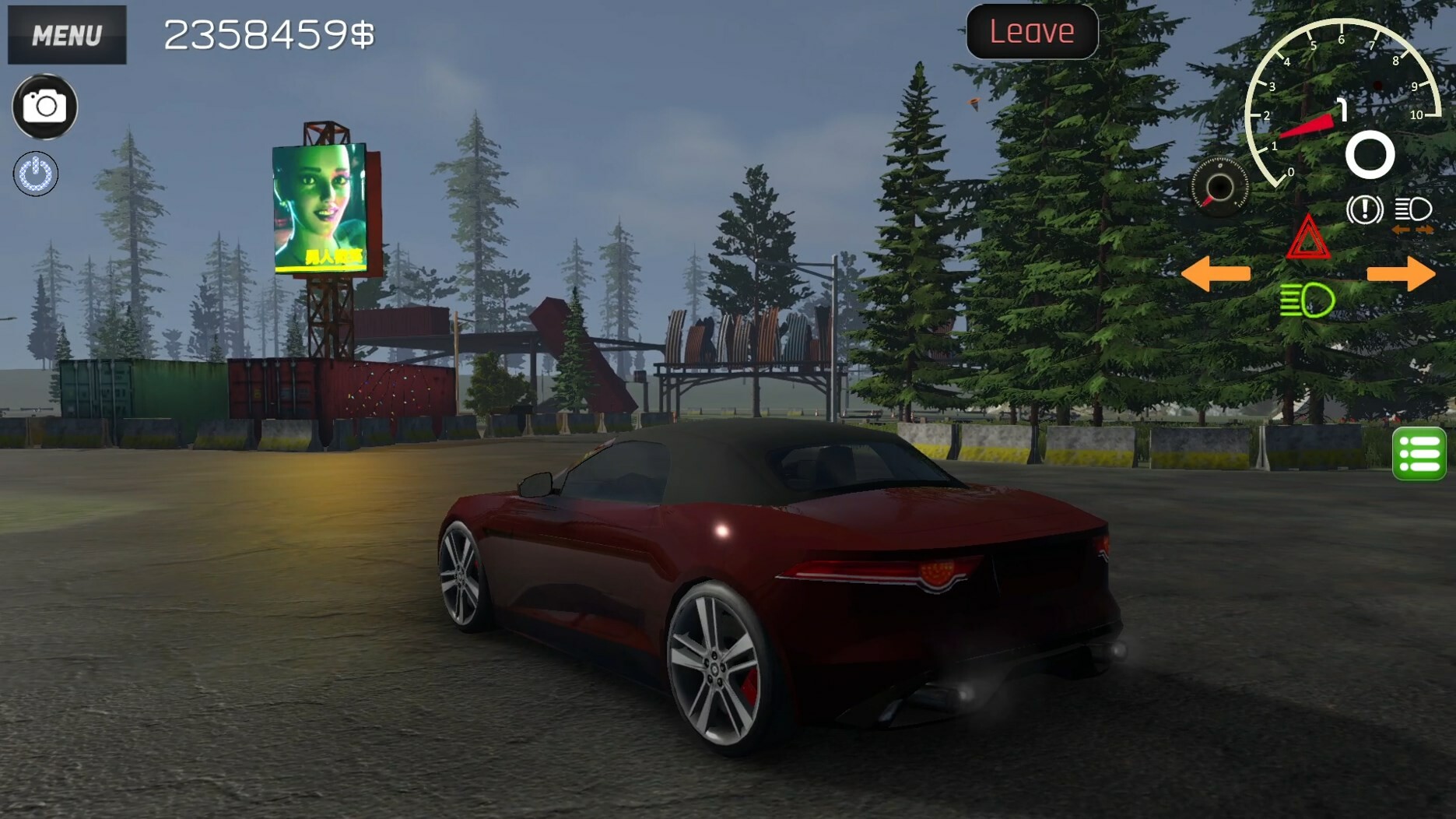Open the MENU panel

[x=66, y=34]
